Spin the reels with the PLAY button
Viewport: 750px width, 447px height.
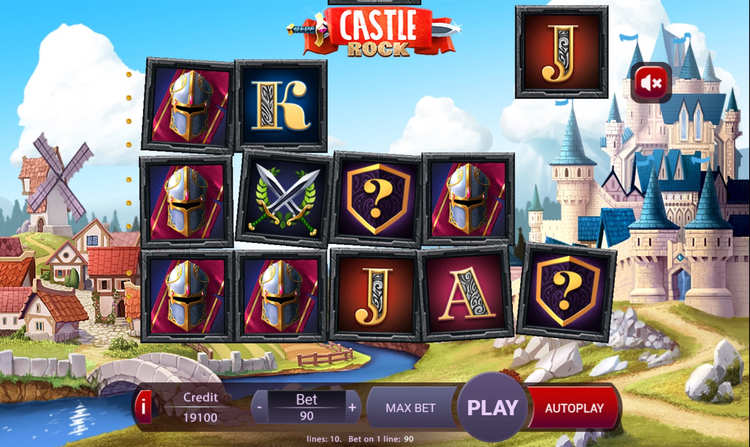click(492, 407)
